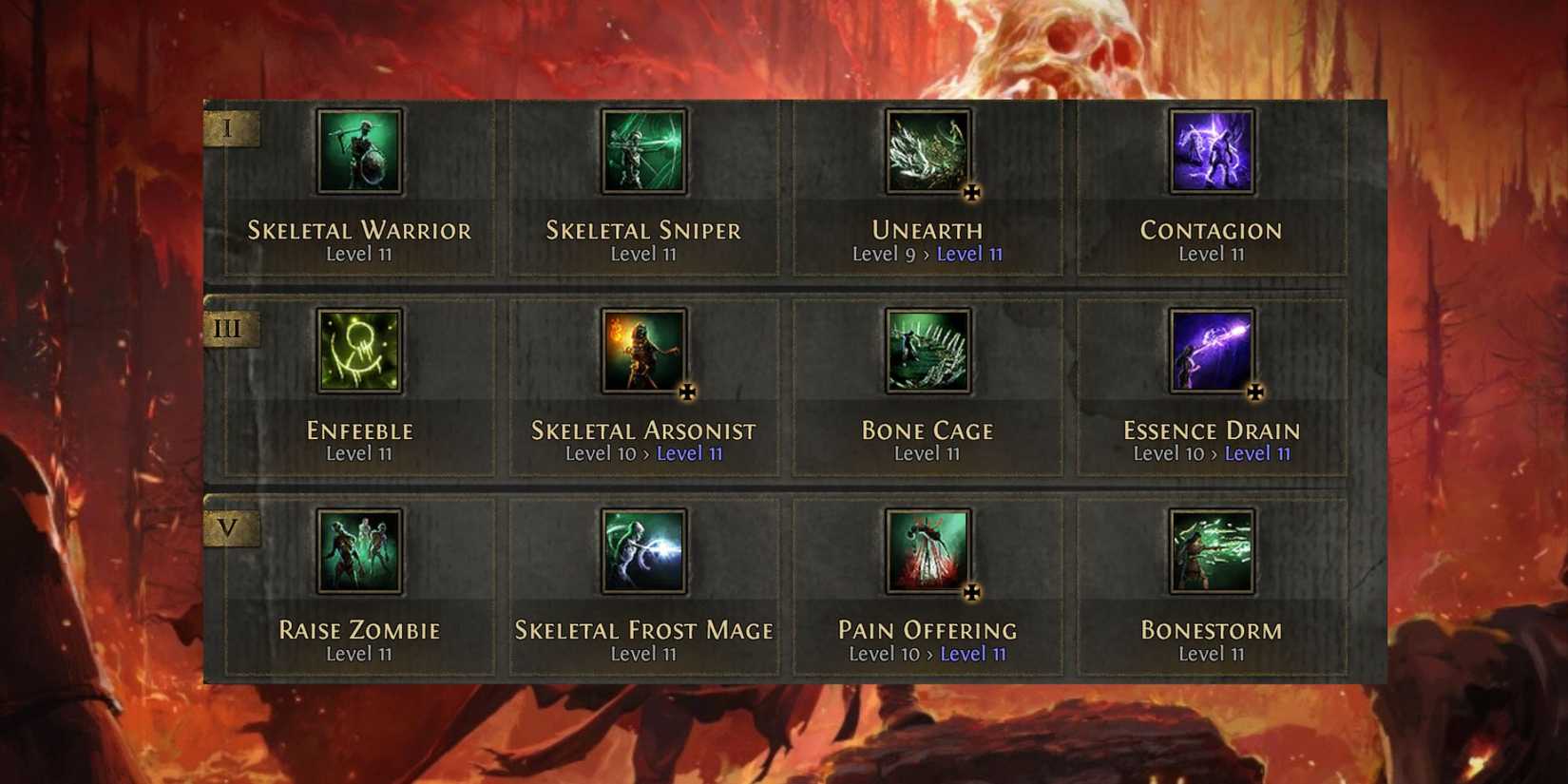The image size is (1568, 784).
Task: Select the Bone Cage skill icon
Action: tap(927, 353)
